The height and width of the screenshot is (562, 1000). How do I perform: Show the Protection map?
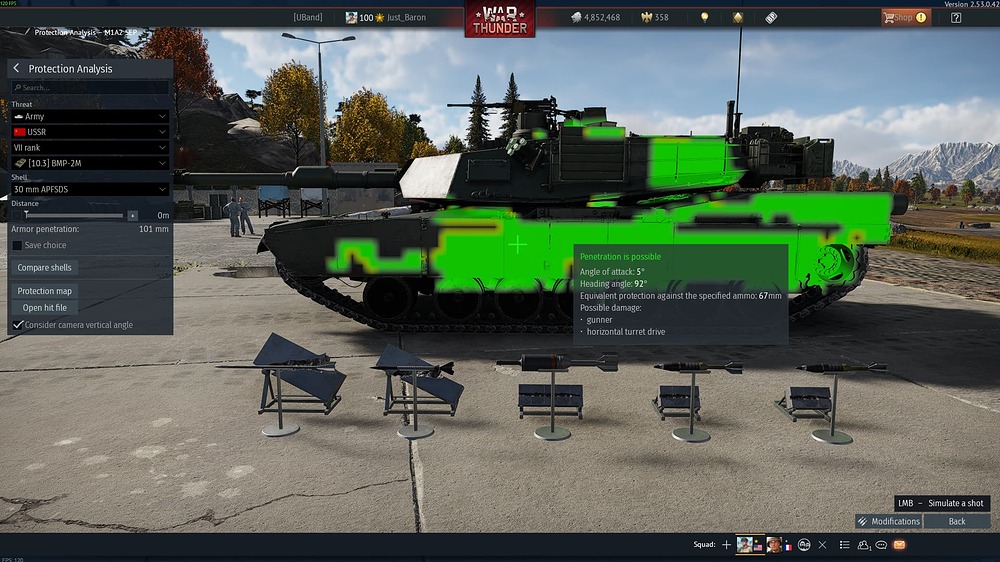point(45,291)
